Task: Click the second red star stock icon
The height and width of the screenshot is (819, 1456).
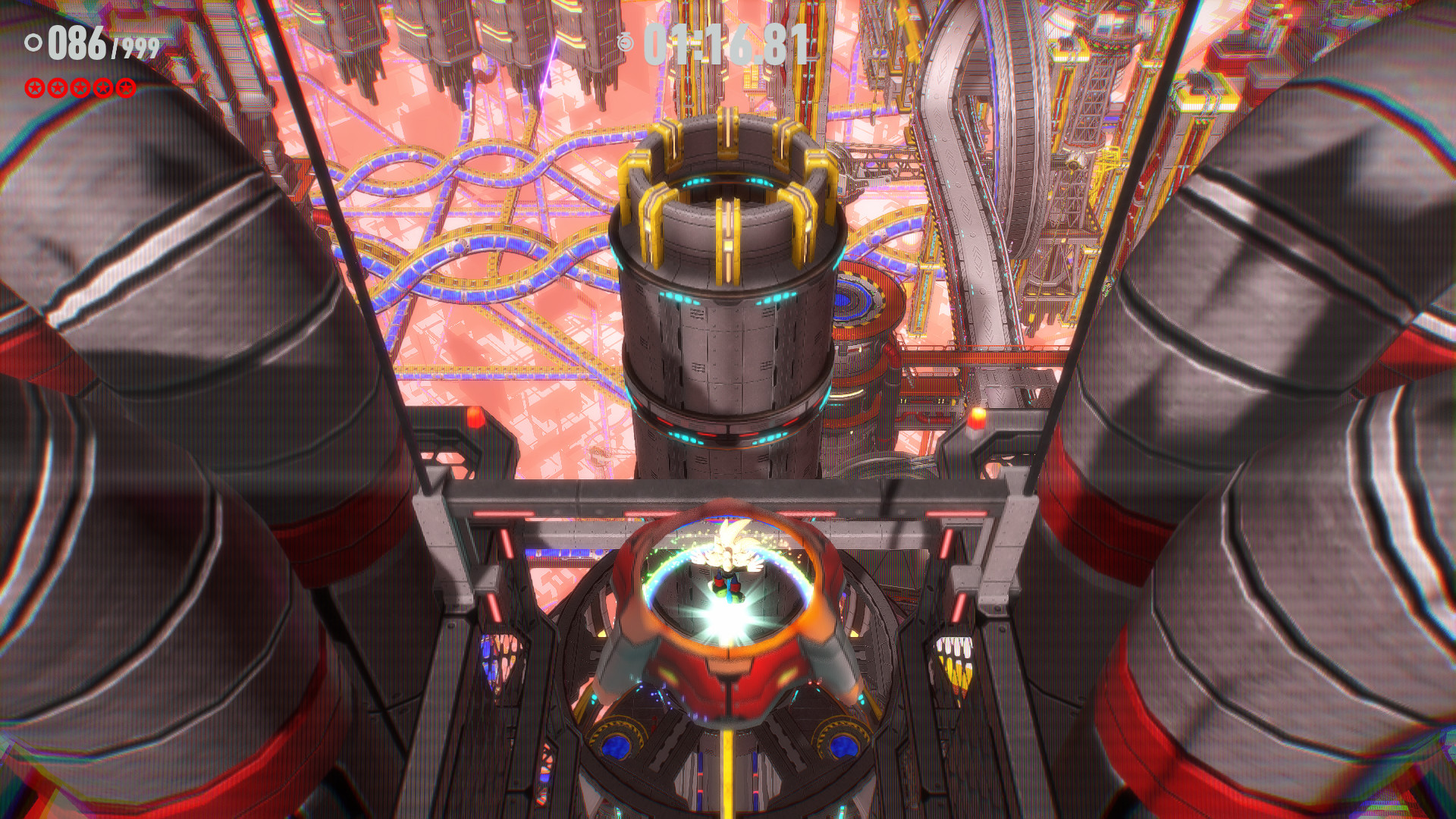Action: point(58,87)
